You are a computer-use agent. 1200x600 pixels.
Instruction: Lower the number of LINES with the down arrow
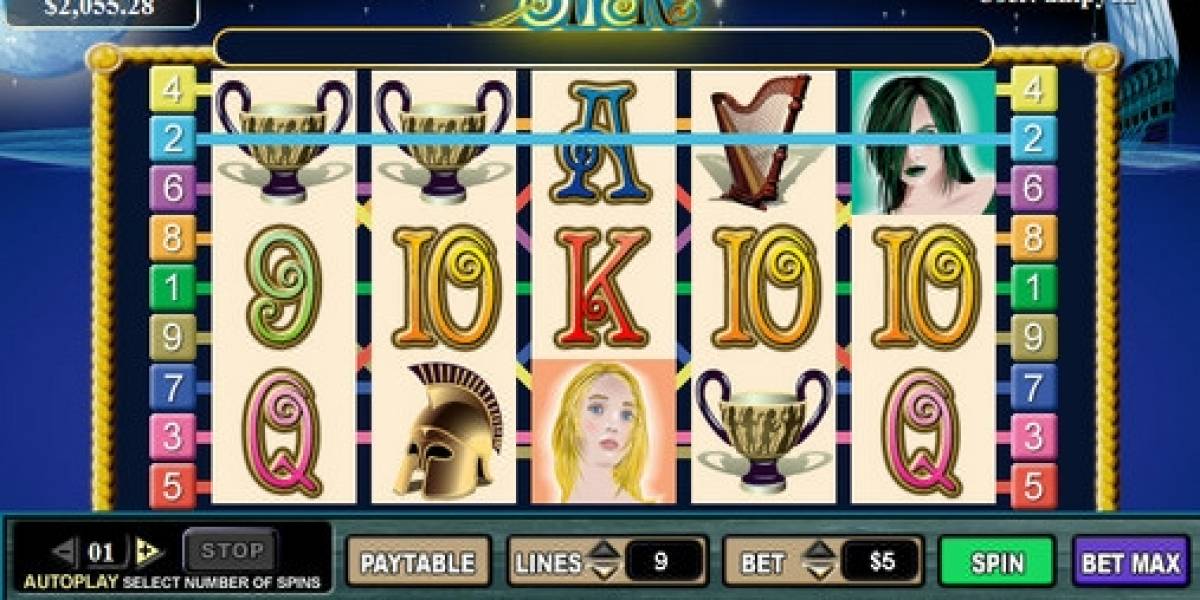click(602, 571)
